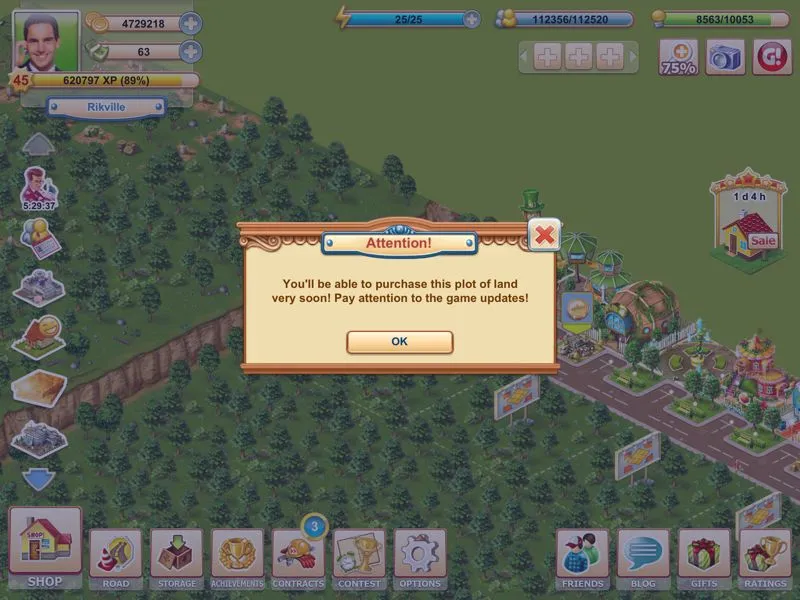The height and width of the screenshot is (600, 800).
Task: View the Achievements screen
Action: point(237,557)
